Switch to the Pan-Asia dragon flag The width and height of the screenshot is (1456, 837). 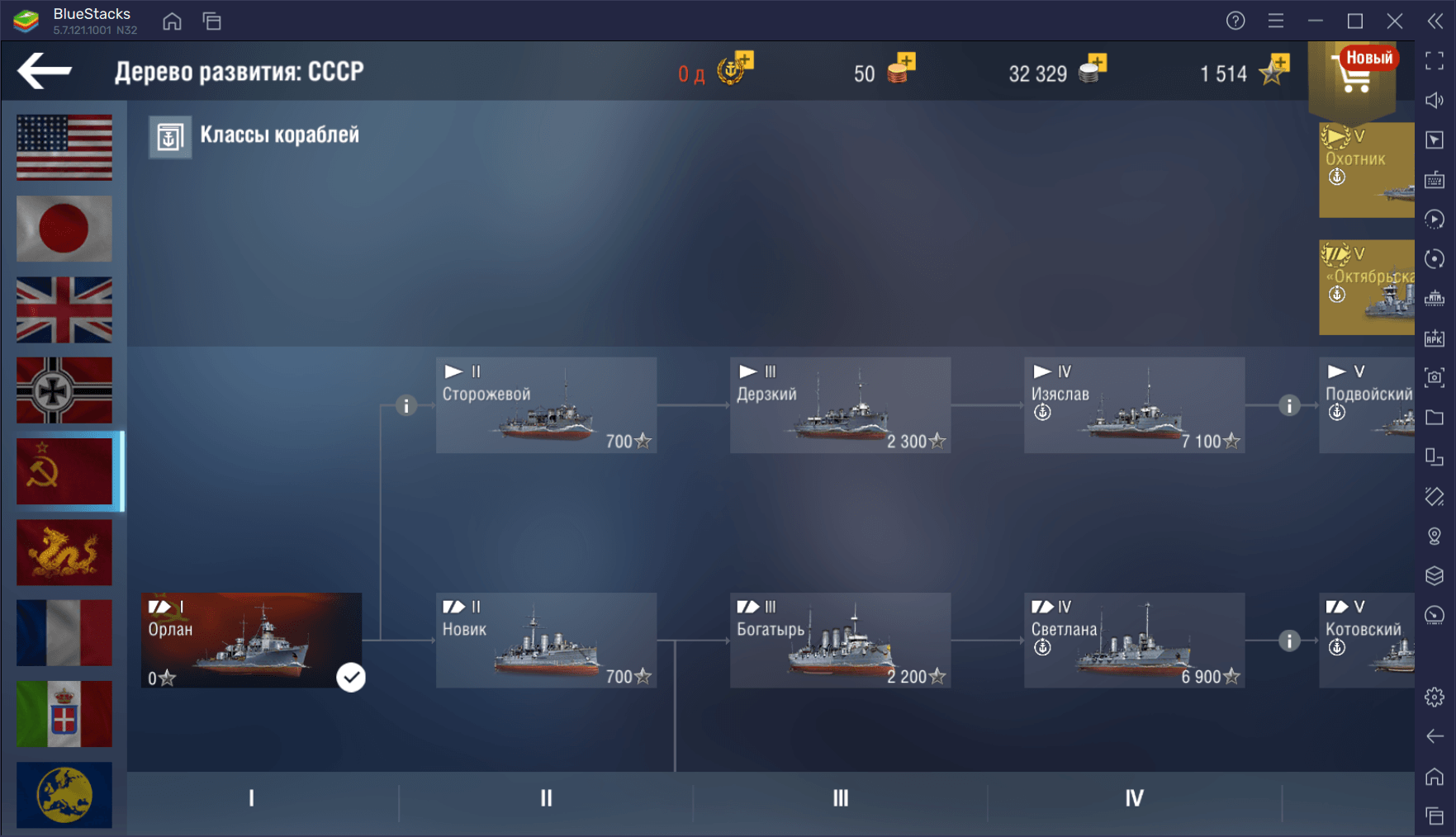(x=64, y=552)
